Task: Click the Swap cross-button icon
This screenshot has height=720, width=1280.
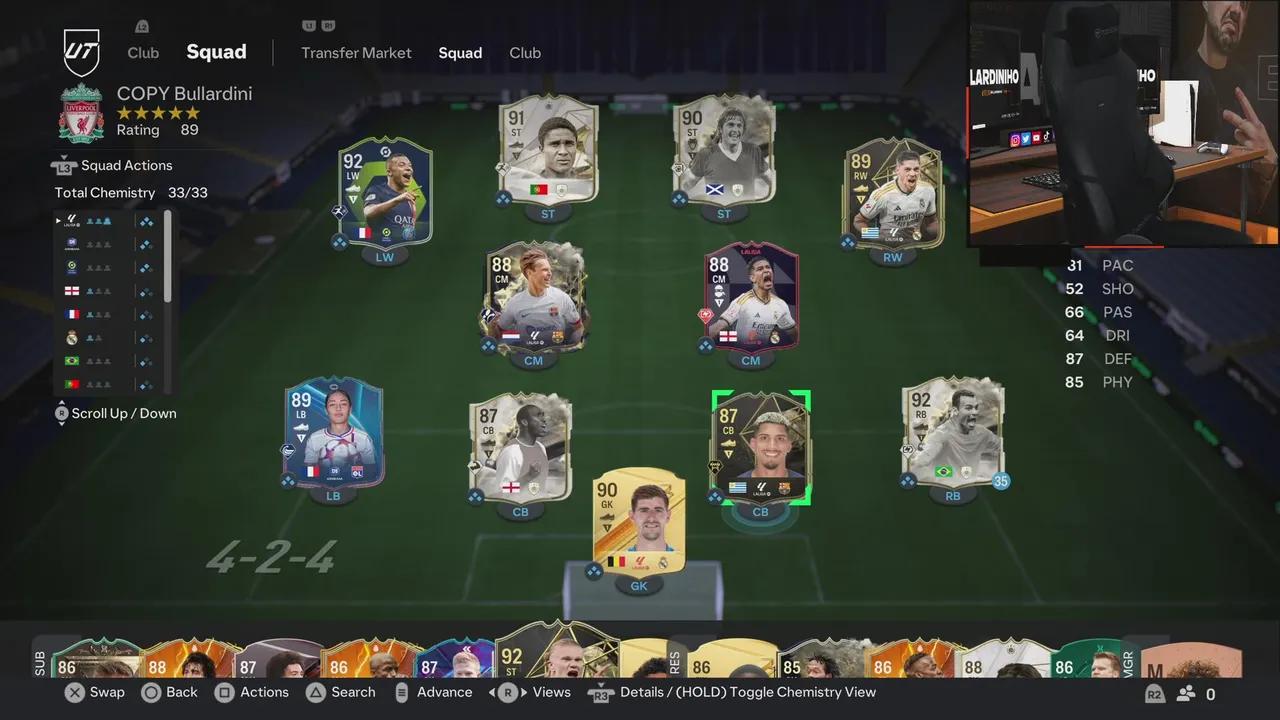Action: 75,692
